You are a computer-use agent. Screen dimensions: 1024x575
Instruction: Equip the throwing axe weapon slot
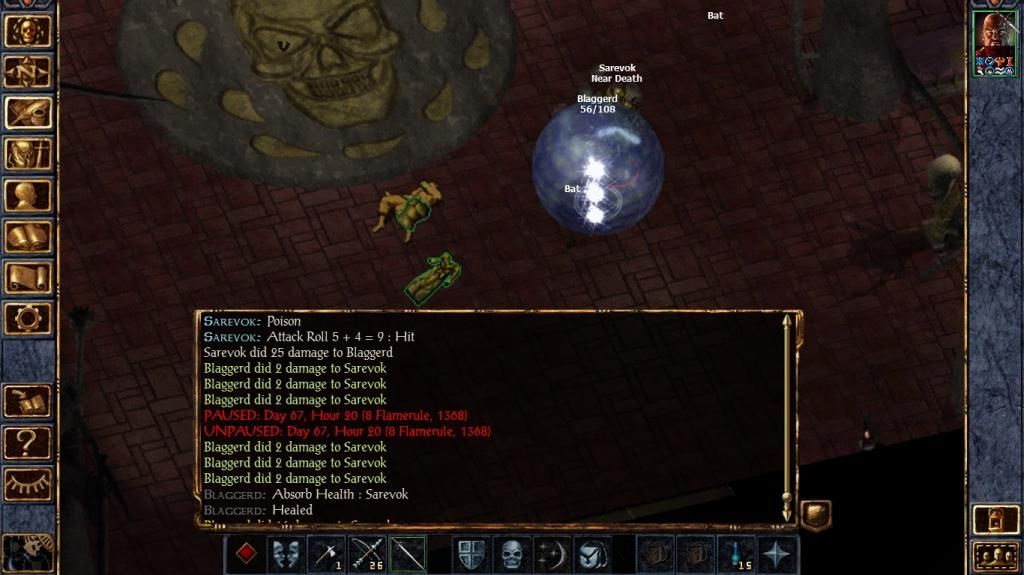click(x=327, y=554)
